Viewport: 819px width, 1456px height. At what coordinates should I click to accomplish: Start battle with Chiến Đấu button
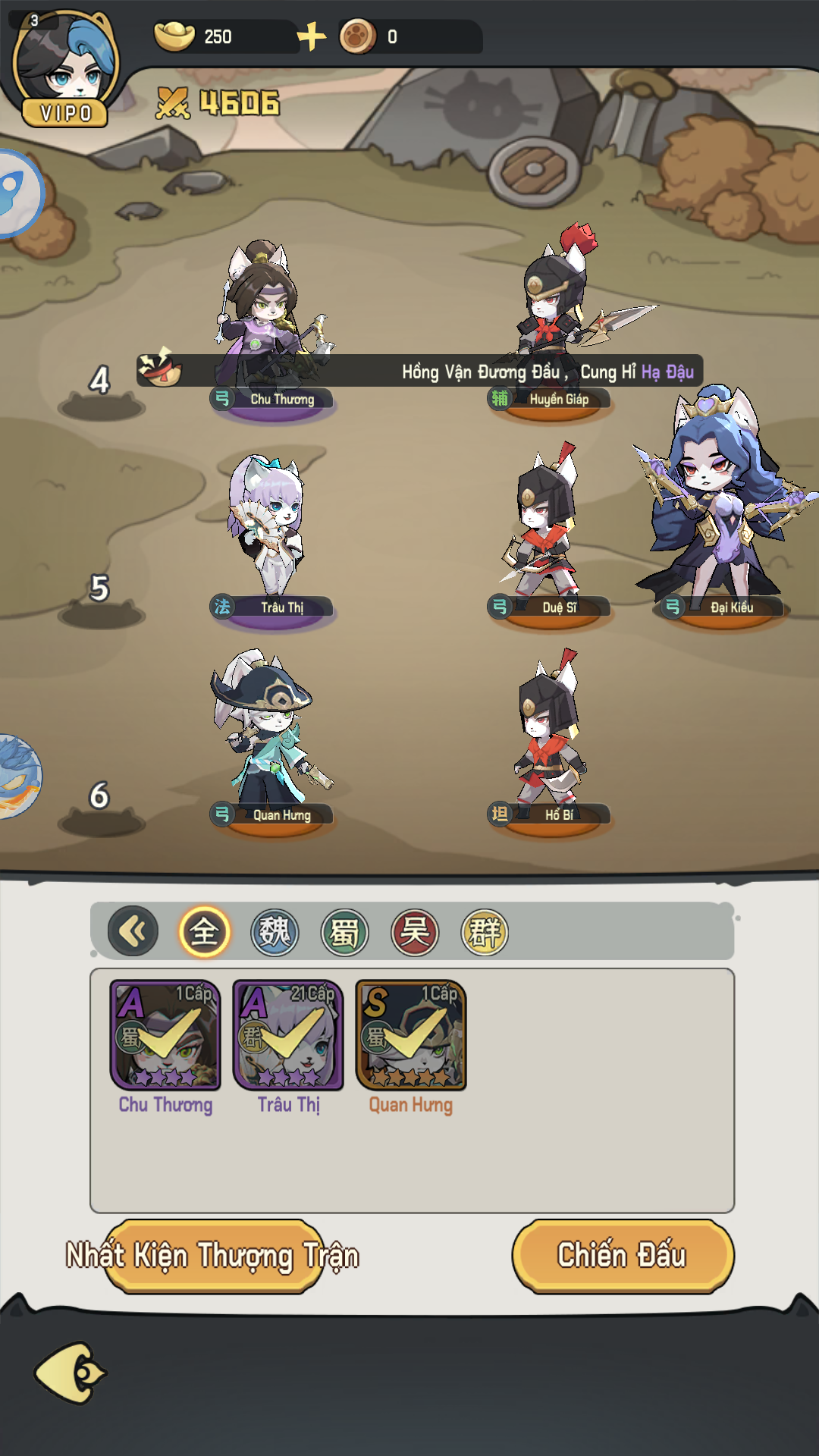point(623,1255)
